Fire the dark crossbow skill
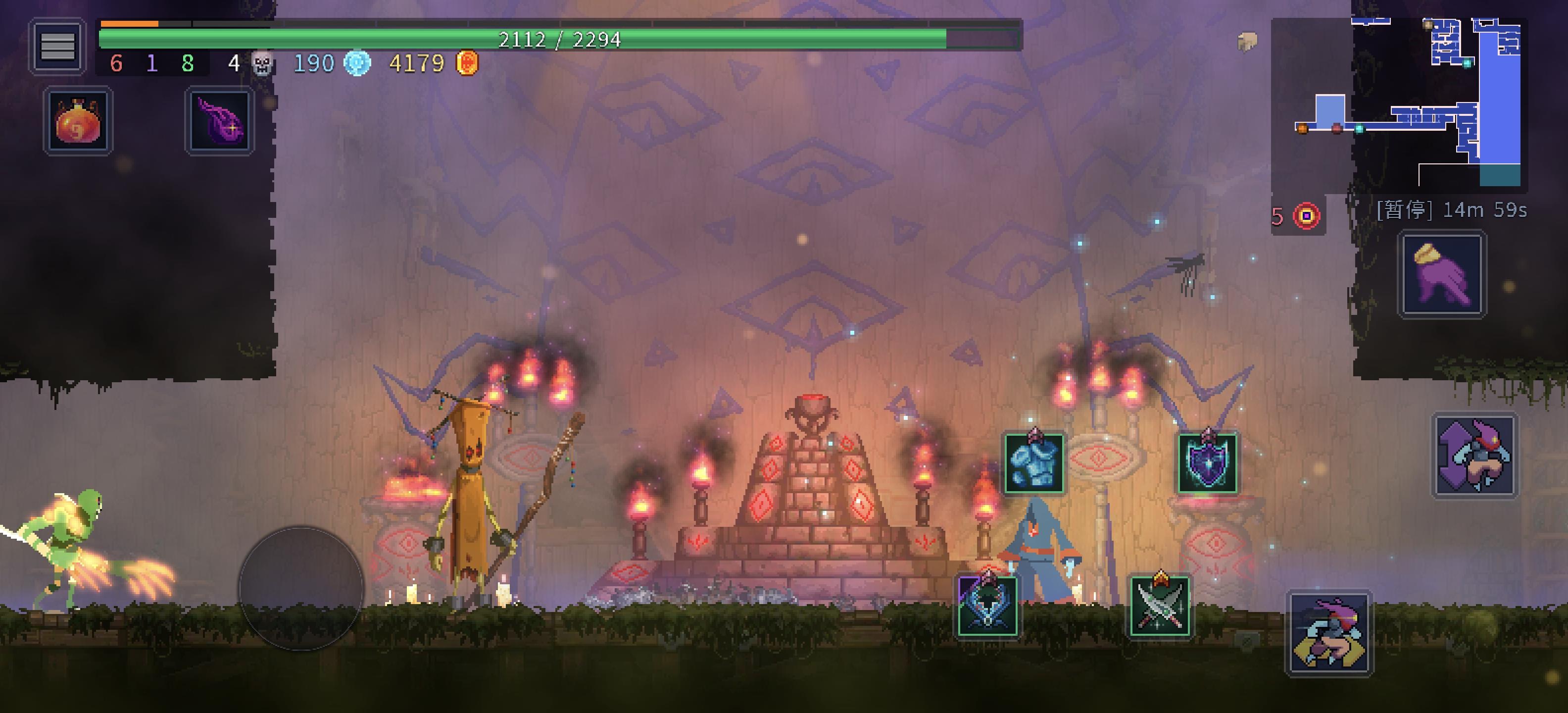 [987, 606]
